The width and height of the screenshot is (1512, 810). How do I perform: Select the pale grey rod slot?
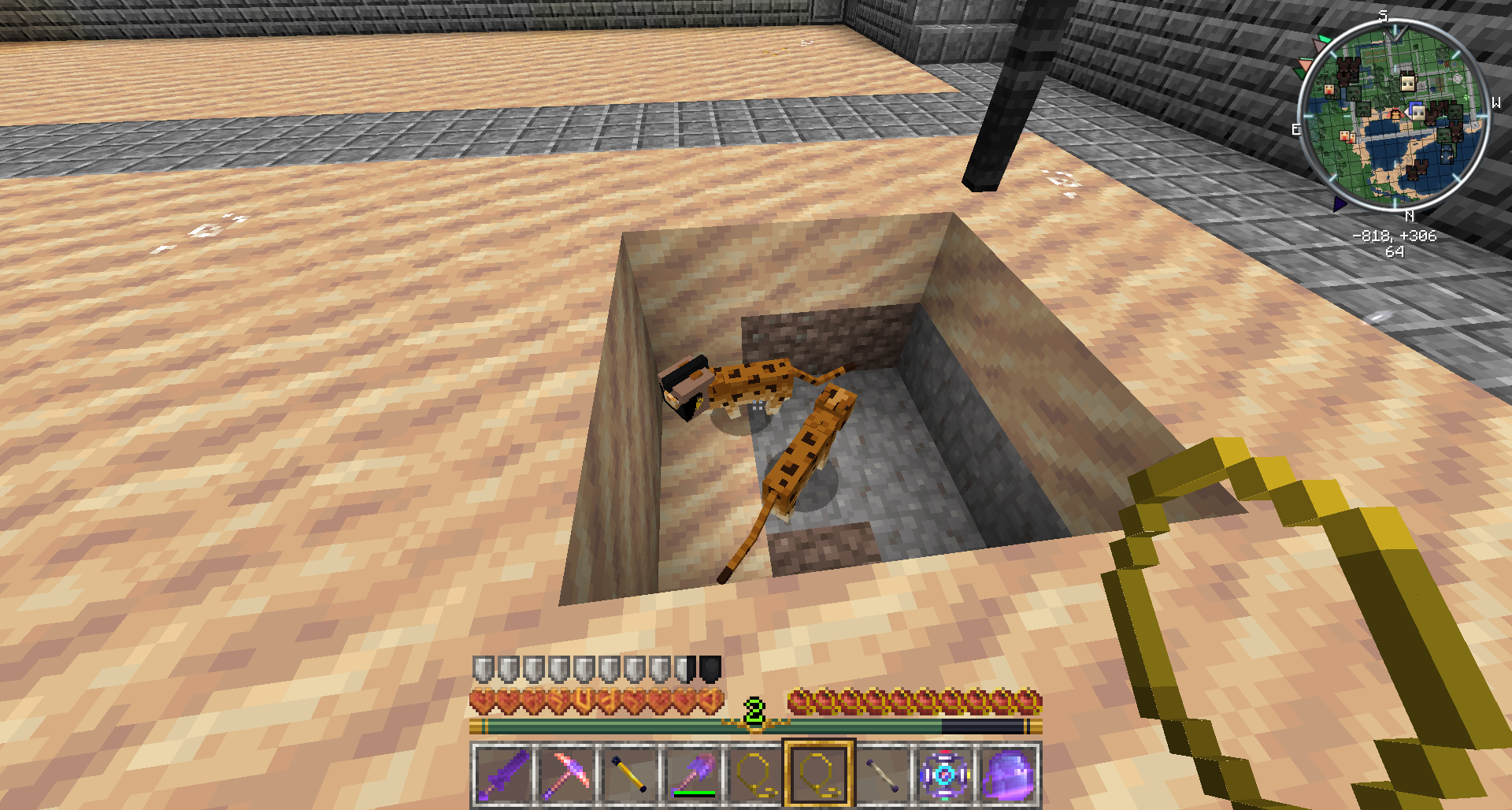(x=881, y=775)
